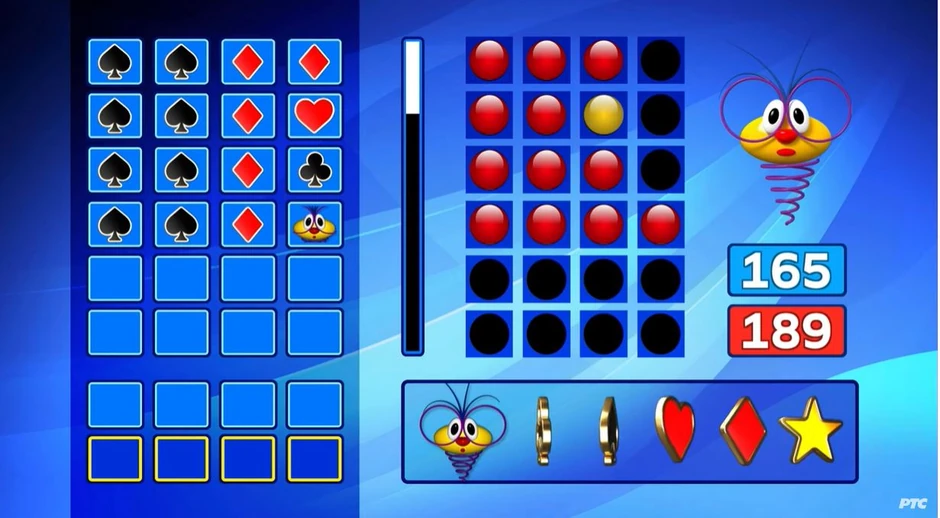
Task: Choose the red heart in the symbol palette
Action: 674,430
